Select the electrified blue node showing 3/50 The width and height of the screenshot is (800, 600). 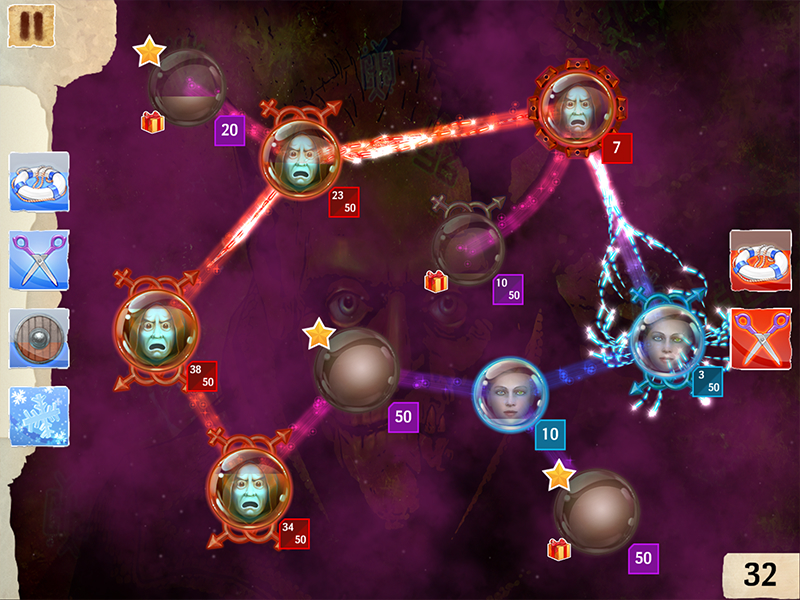tap(665, 340)
